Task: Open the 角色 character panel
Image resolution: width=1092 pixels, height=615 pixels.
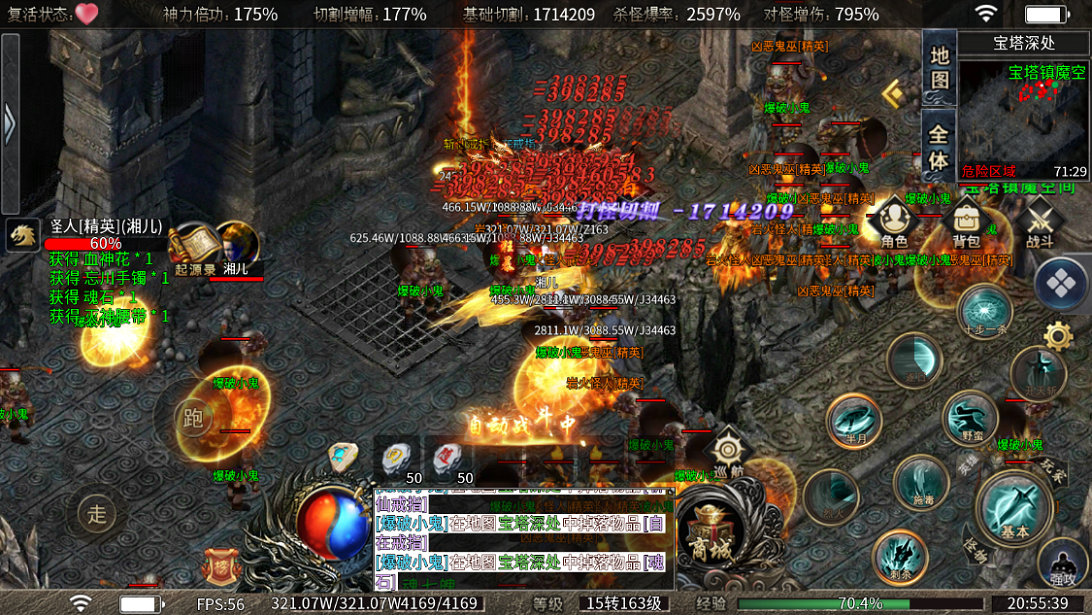Action: 894,222
